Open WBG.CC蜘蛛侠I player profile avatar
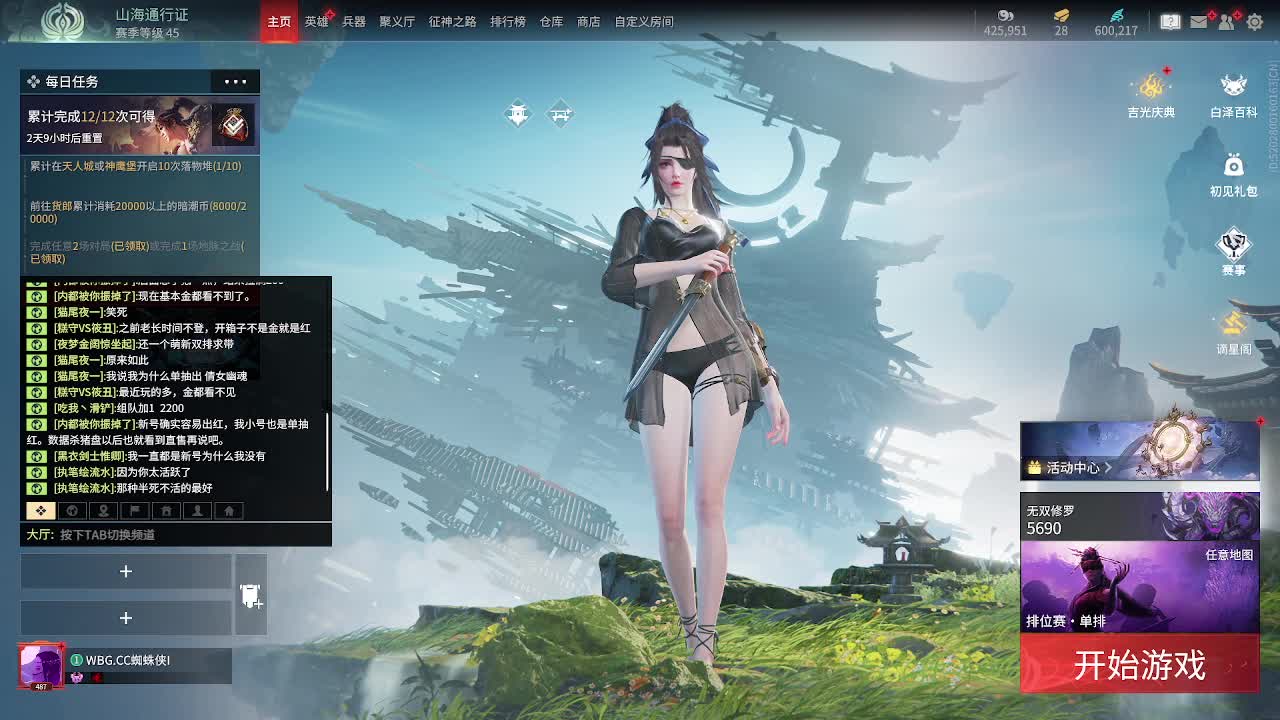1280x720 pixels. coord(41,666)
